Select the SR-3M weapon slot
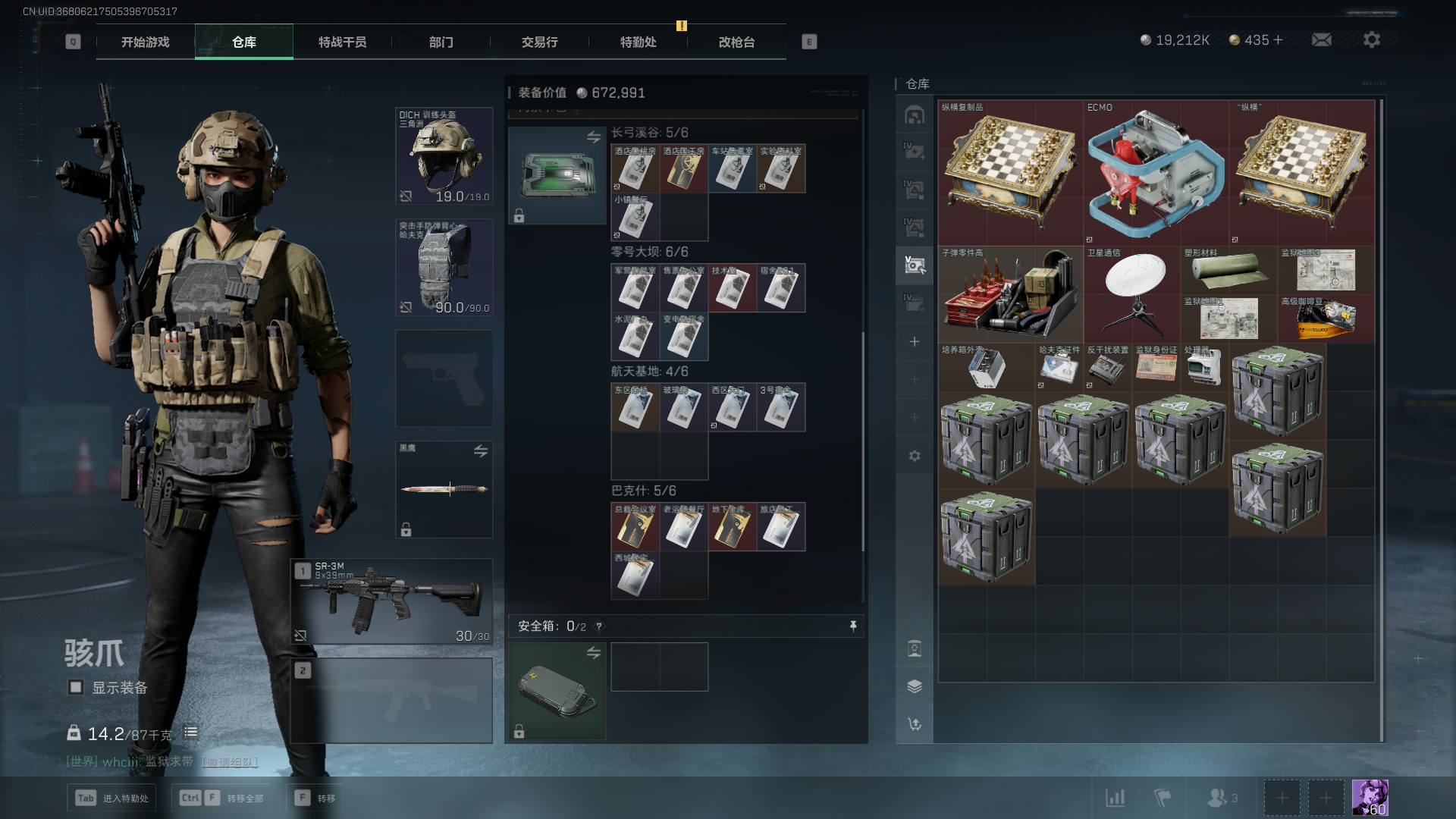This screenshot has height=819, width=1456. [392, 601]
